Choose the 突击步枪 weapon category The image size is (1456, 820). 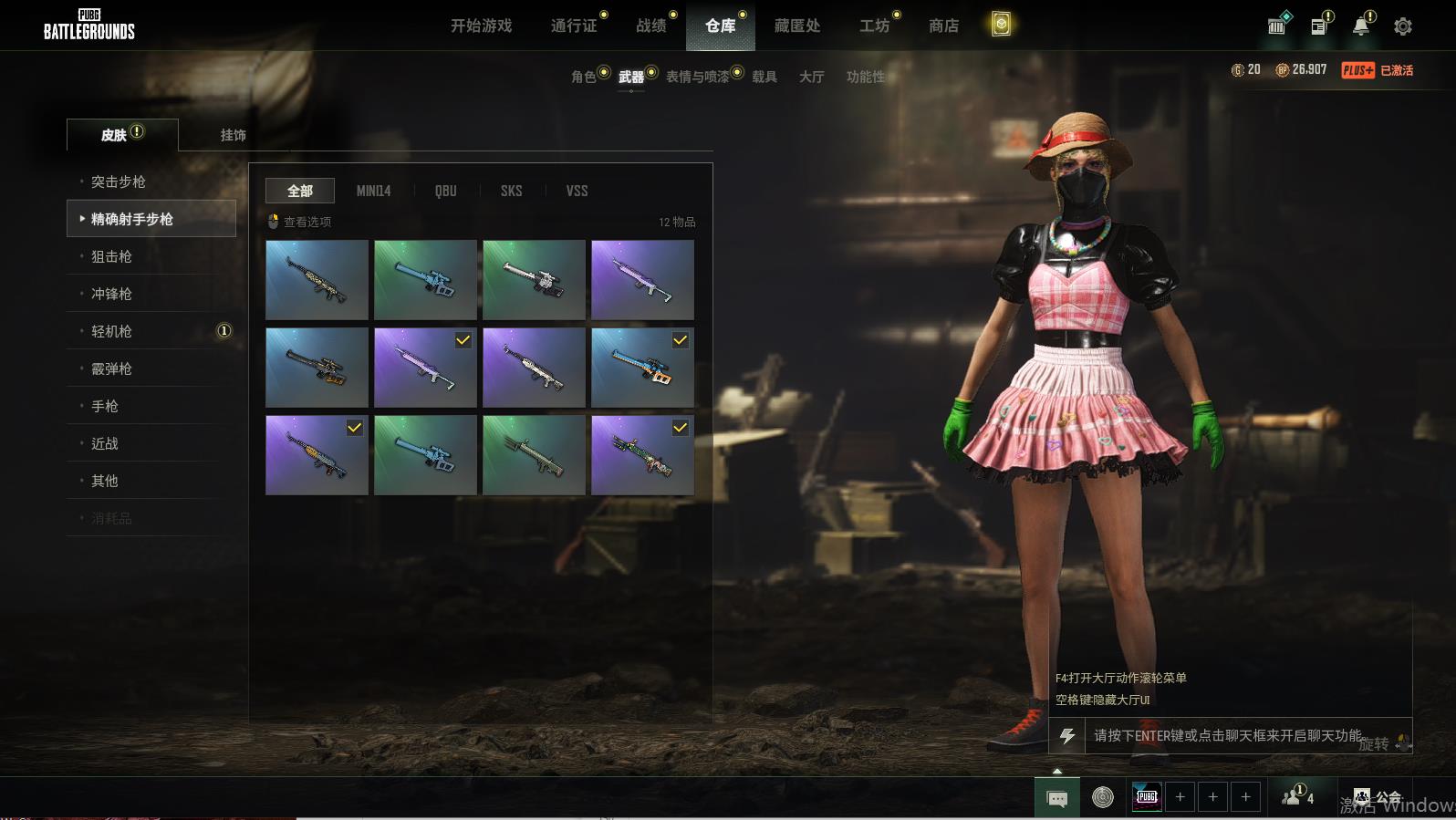(x=119, y=182)
